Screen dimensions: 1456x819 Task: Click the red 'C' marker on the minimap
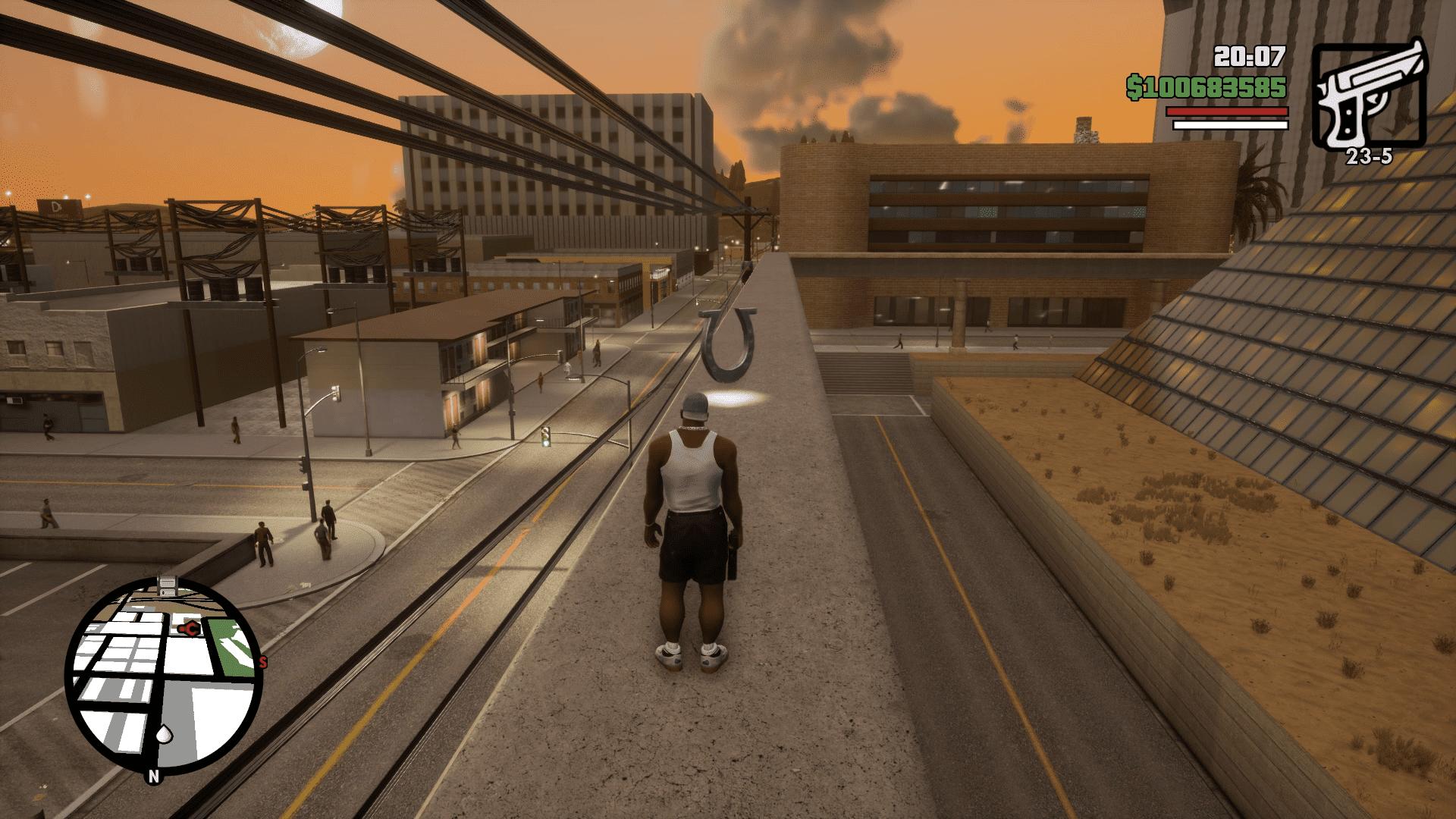pos(190,628)
